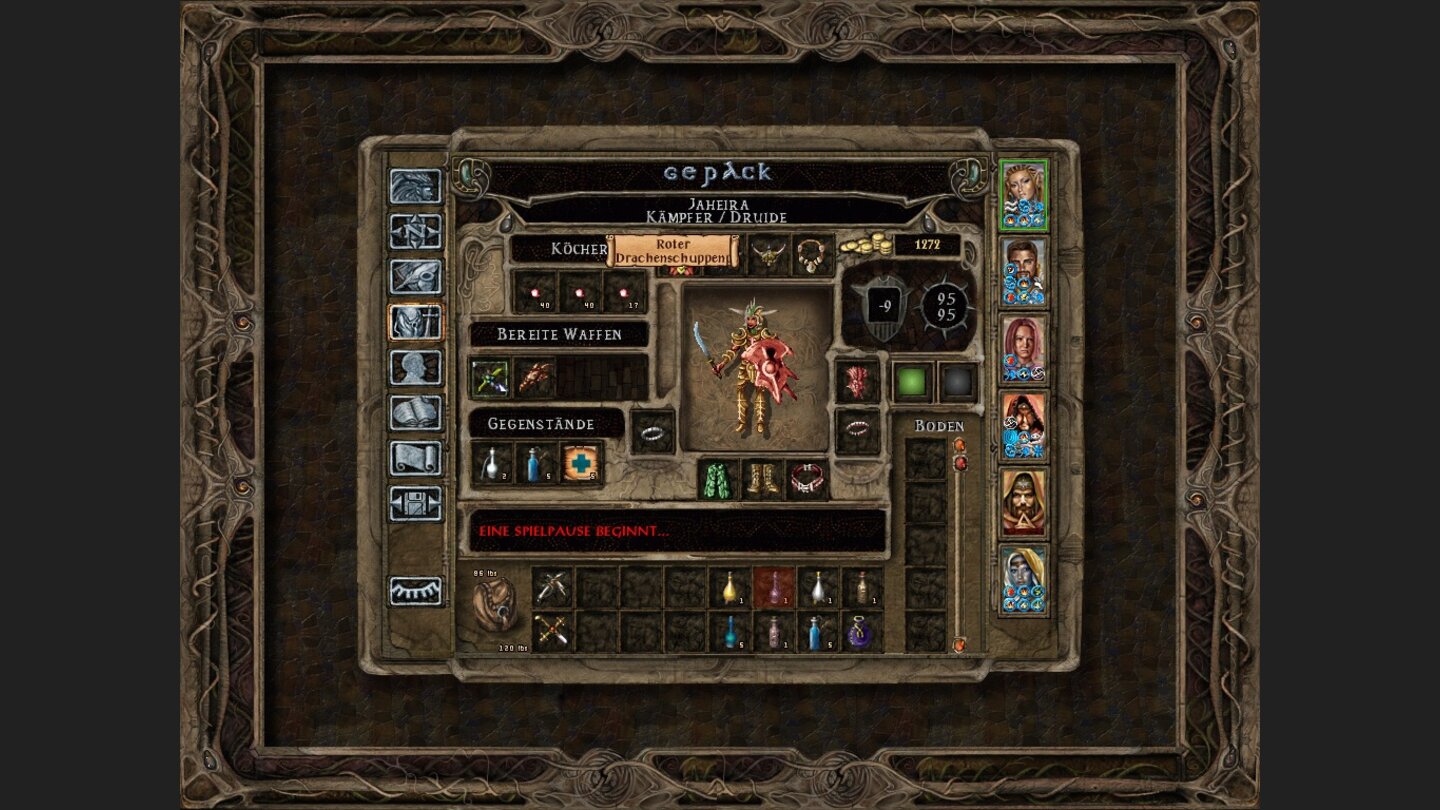Toggle party AI with the bottom sidebar icon

(x=413, y=592)
